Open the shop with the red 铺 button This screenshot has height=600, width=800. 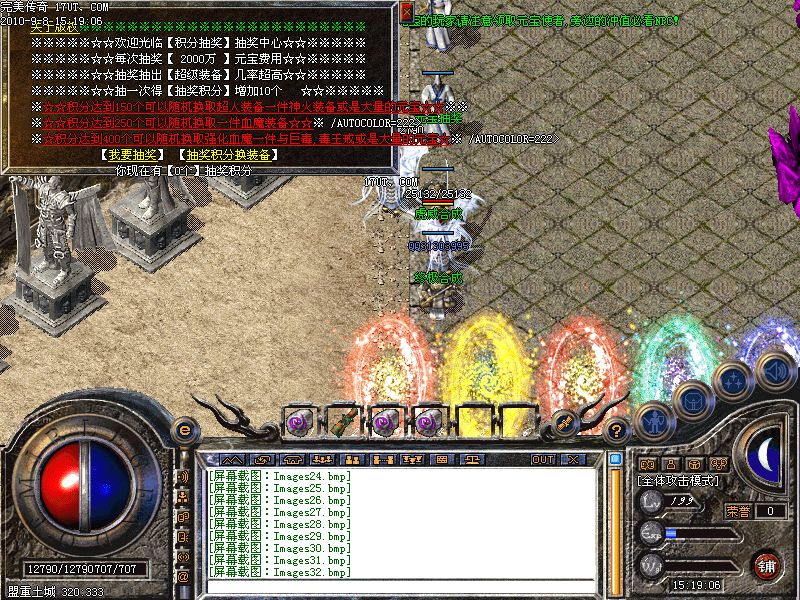(x=768, y=565)
